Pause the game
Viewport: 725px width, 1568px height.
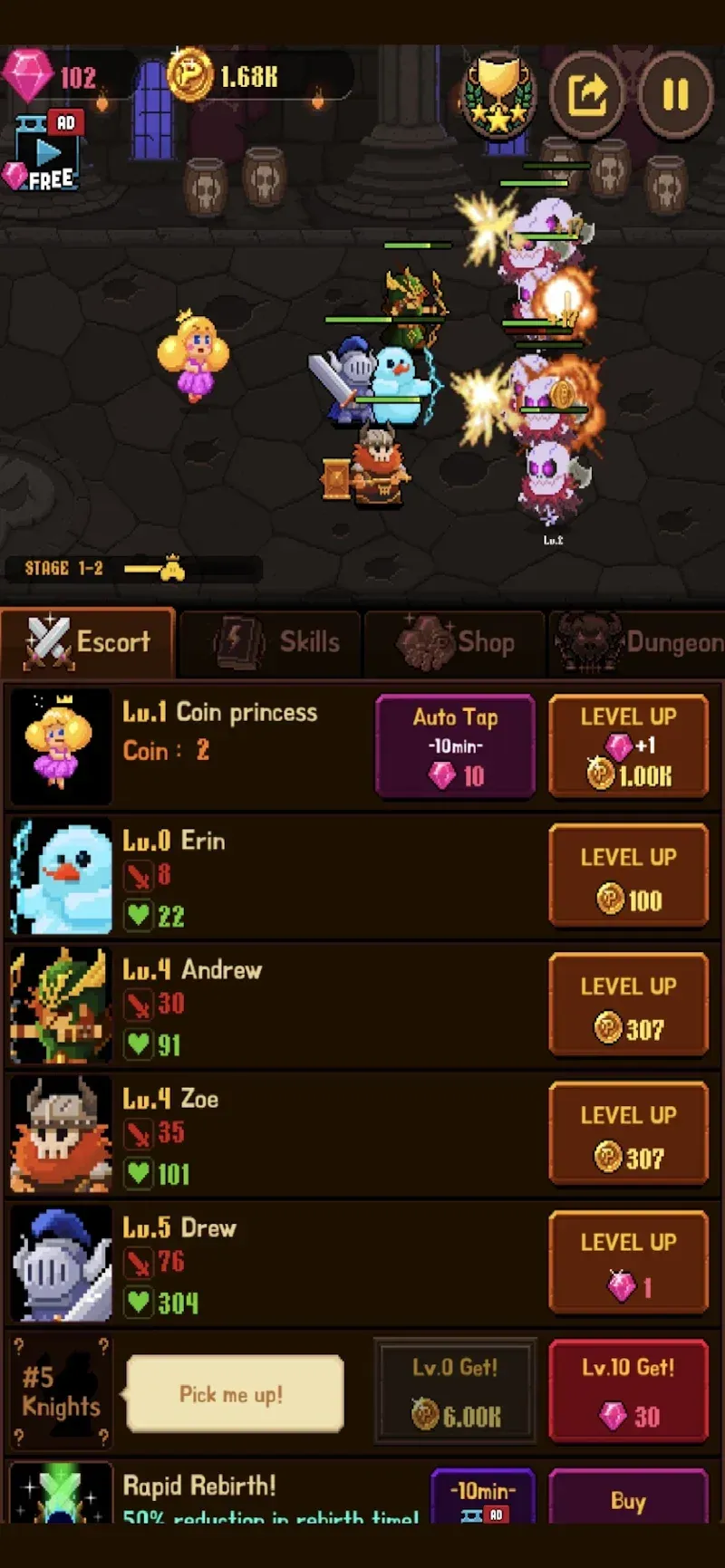(675, 94)
